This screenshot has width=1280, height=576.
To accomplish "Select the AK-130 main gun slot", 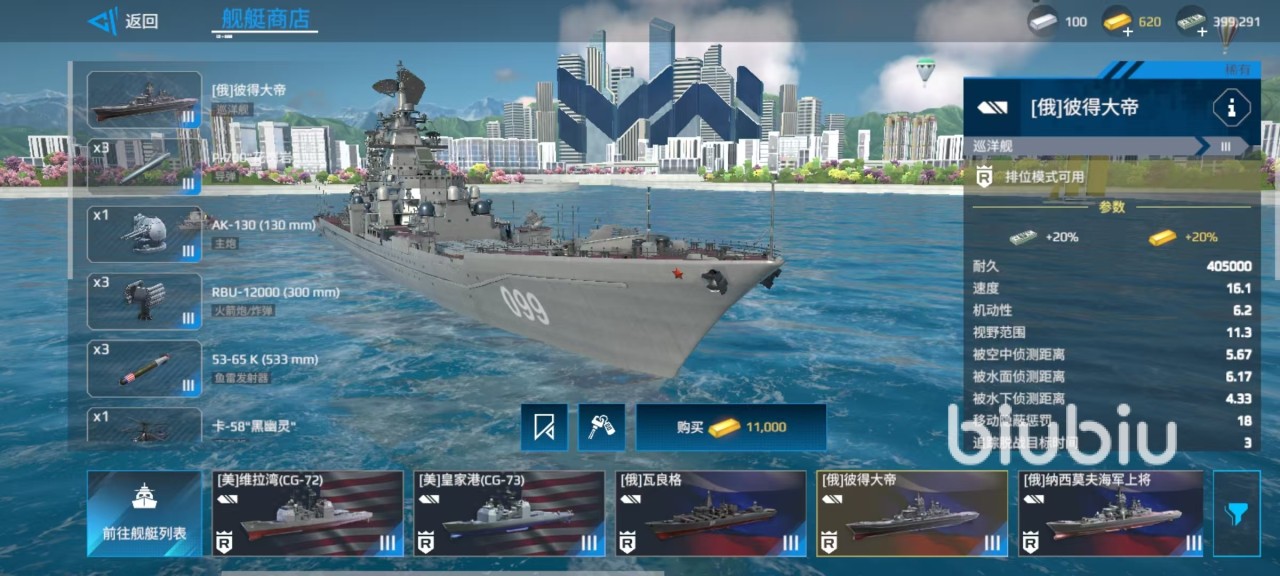I will 144,234.
